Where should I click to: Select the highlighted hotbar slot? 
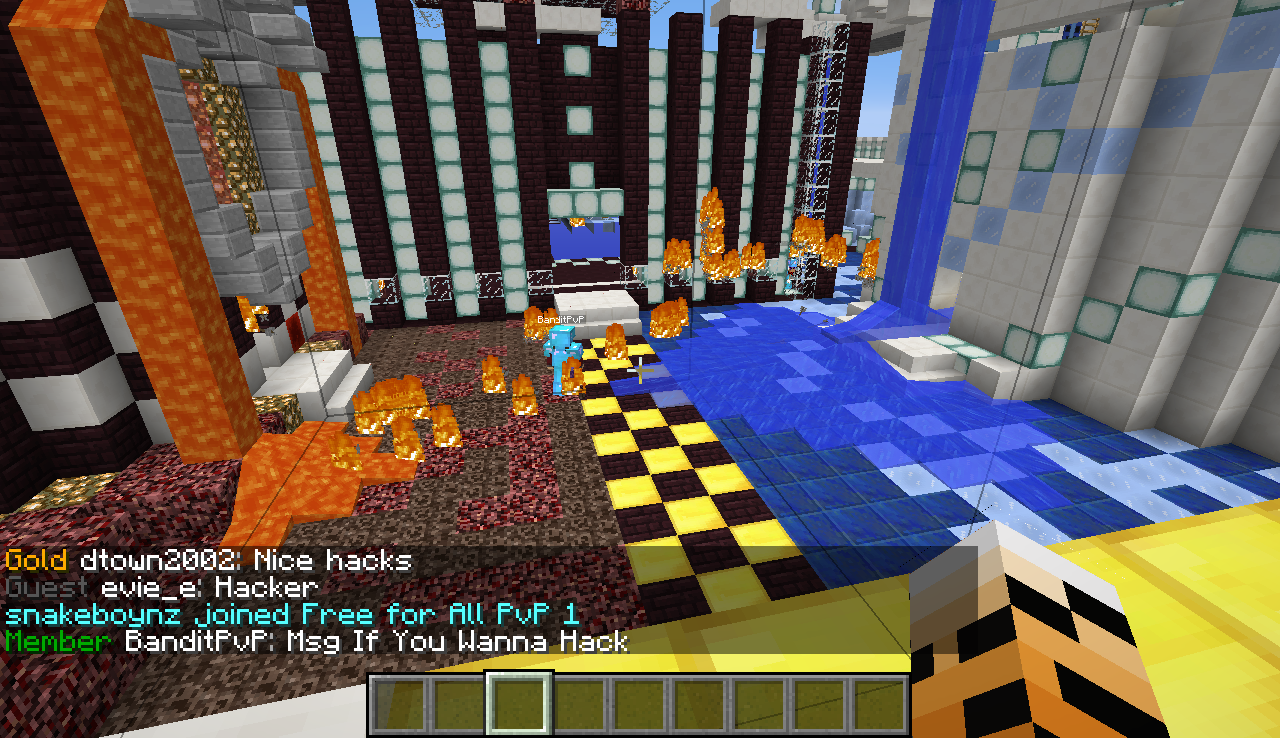(x=519, y=703)
